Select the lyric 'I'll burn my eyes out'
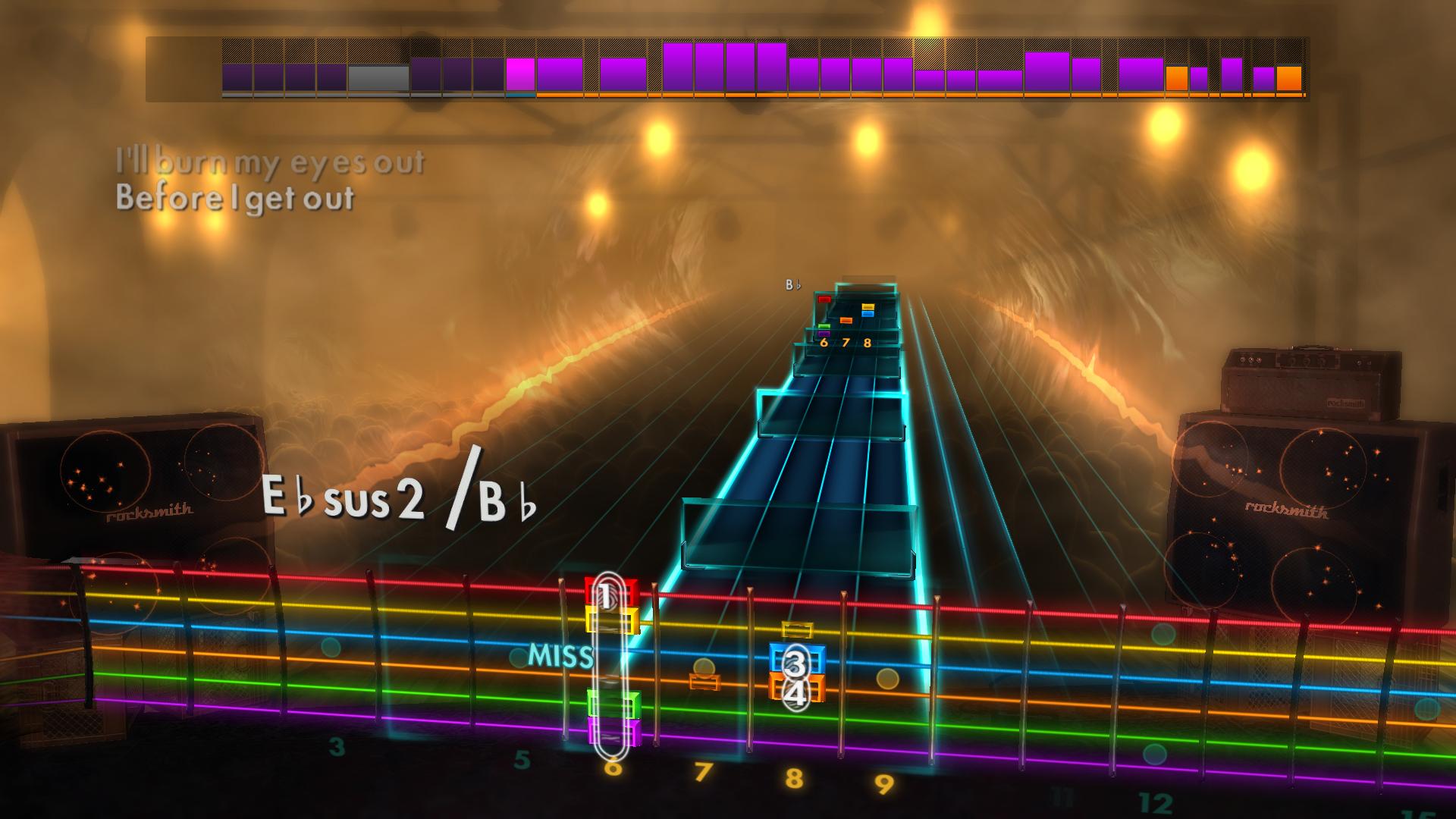1456x819 pixels. 269,161
